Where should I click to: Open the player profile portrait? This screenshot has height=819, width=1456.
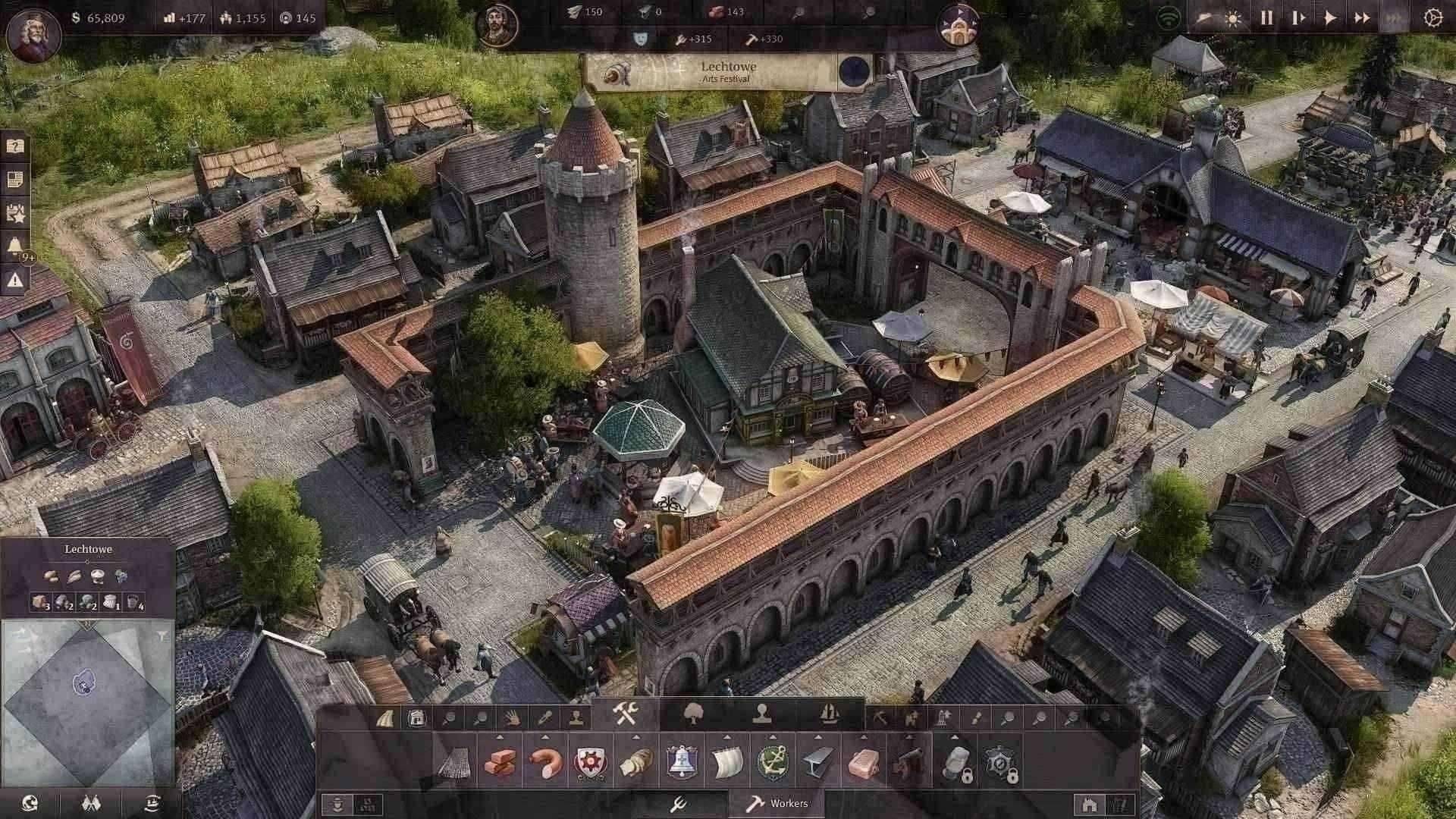click(x=33, y=35)
